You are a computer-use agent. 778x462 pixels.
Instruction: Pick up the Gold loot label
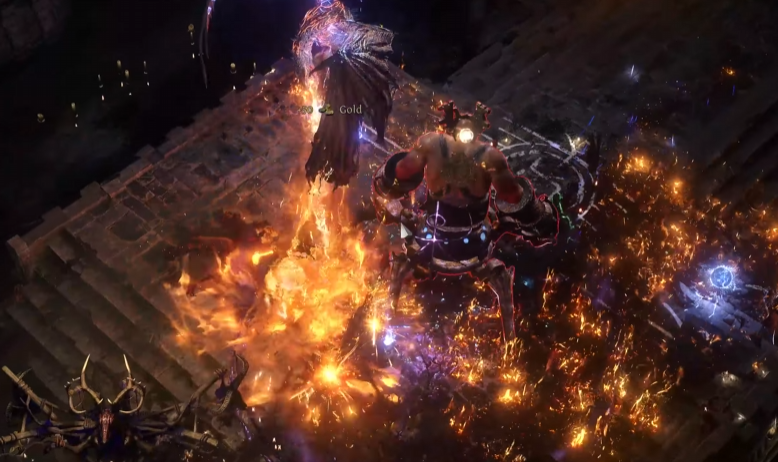coord(349,109)
